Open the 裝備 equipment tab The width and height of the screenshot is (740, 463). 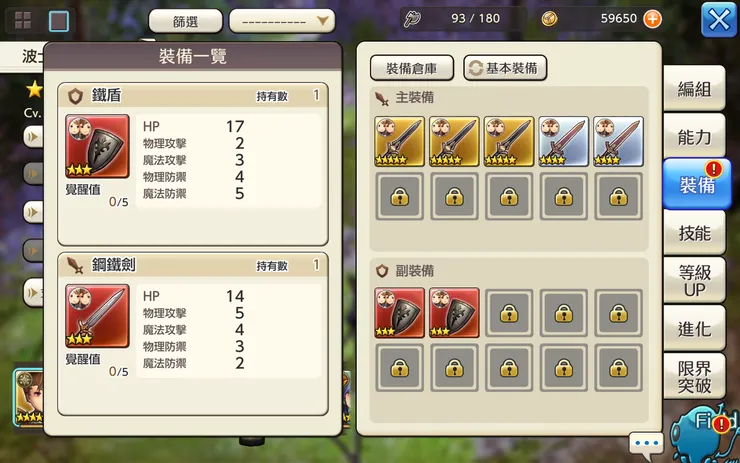click(696, 185)
